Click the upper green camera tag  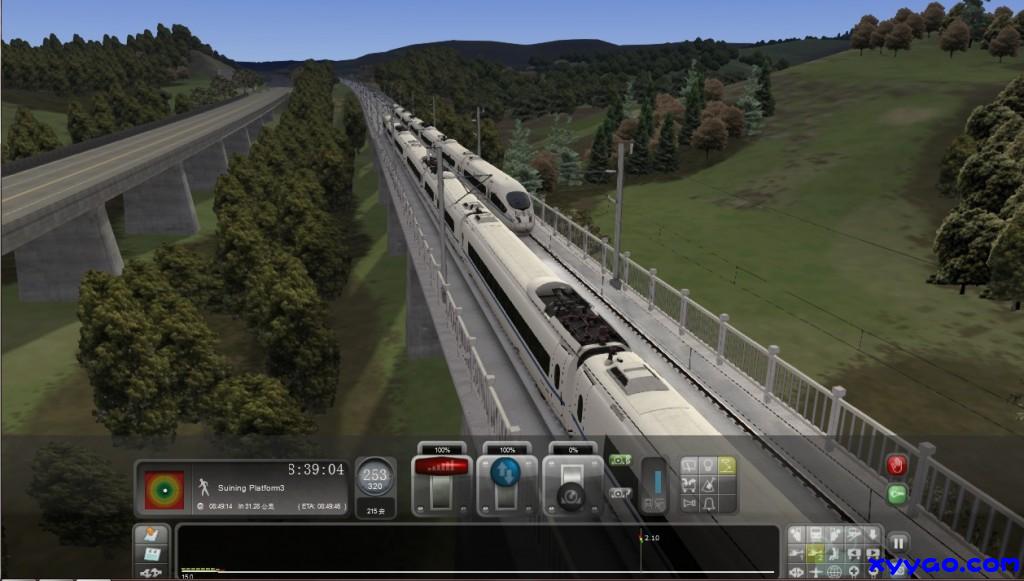coord(619,460)
